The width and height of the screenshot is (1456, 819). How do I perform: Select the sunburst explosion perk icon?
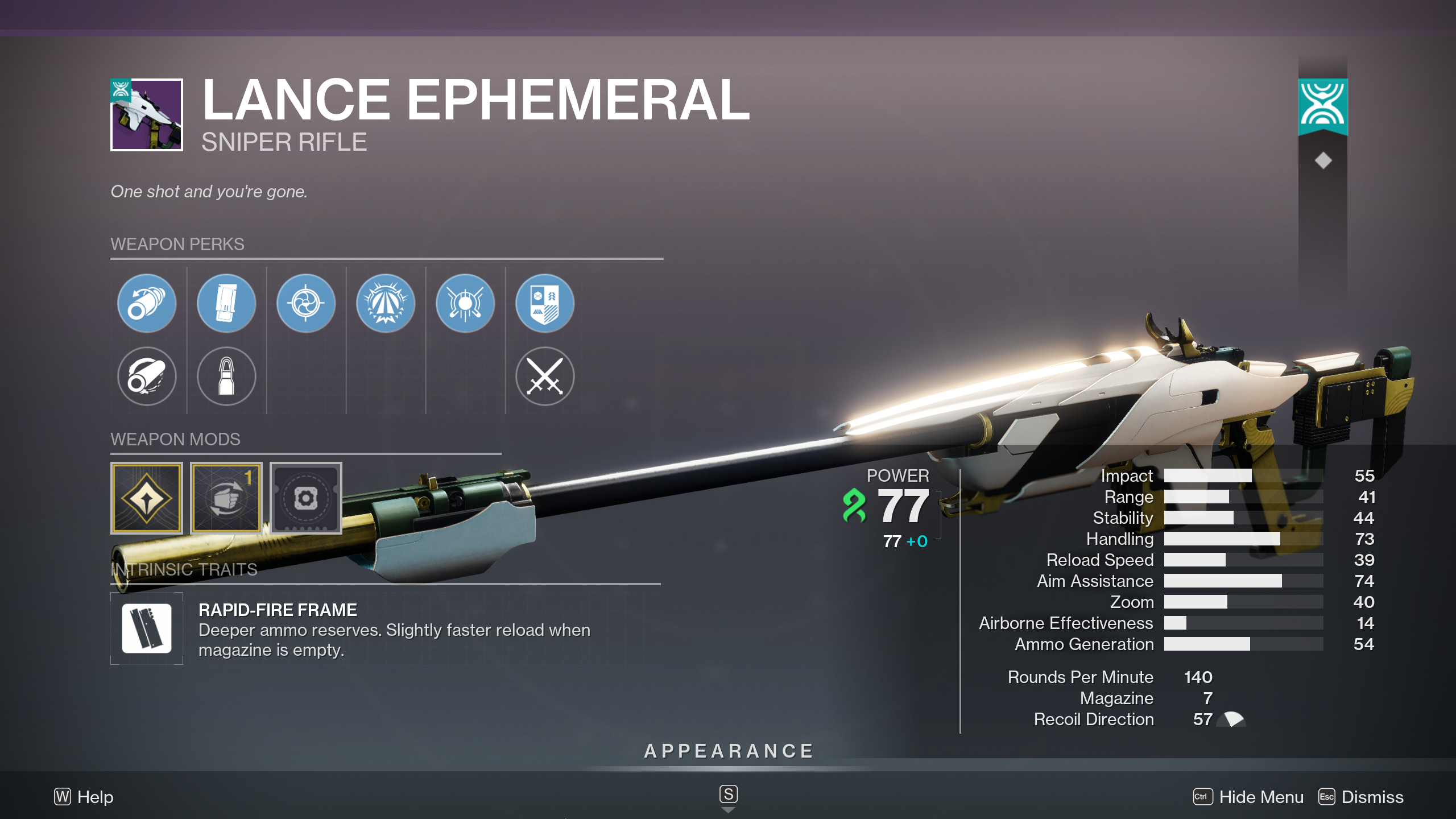[386, 303]
